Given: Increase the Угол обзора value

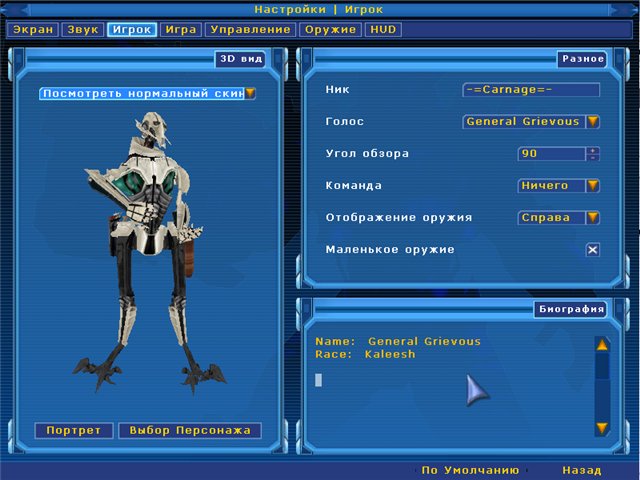Looking at the screenshot, I should [593, 150].
